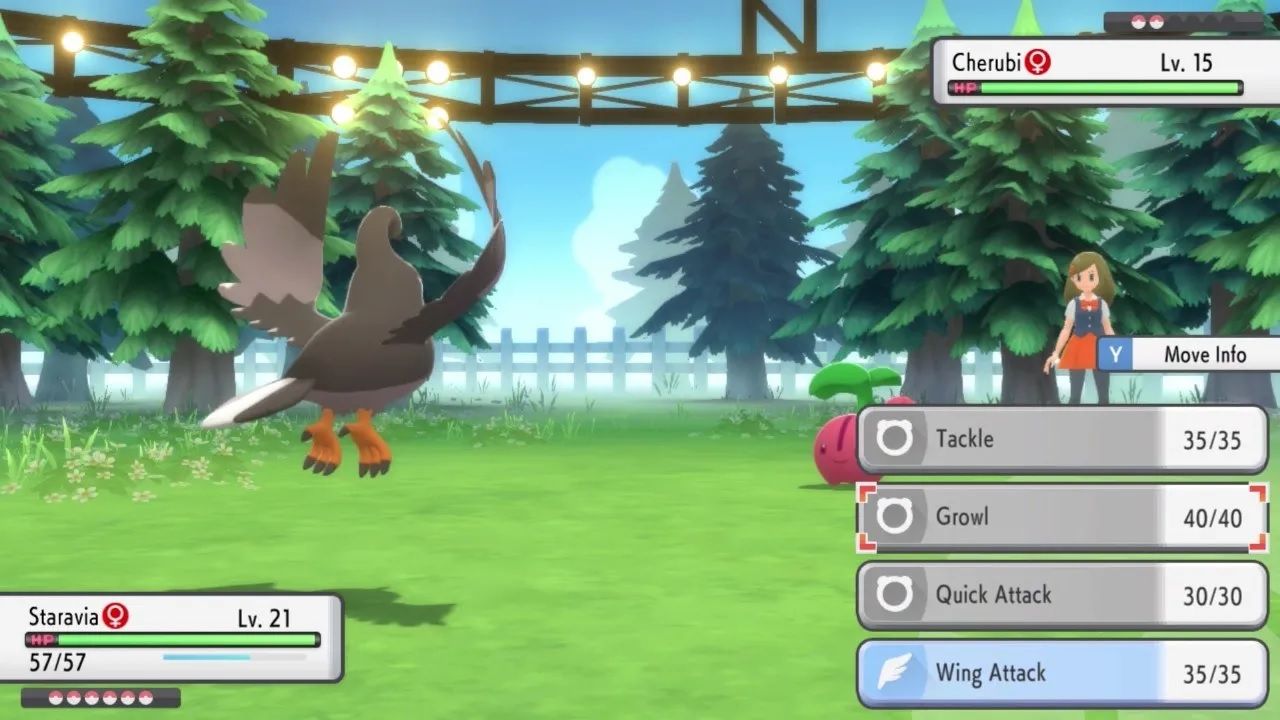This screenshot has width=1280, height=720.
Task: Use Quick Attack
Action: (1062, 595)
